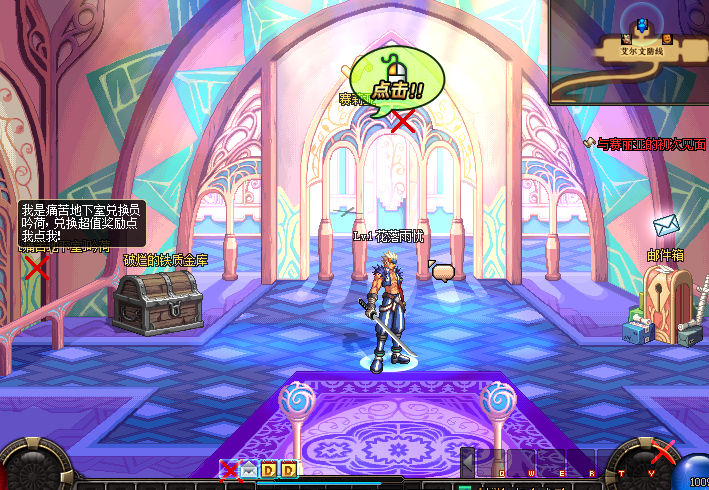Click the green '点击!!' mouse prompt bubble
Viewport: 709px width, 490px height.
(x=394, y=87)
